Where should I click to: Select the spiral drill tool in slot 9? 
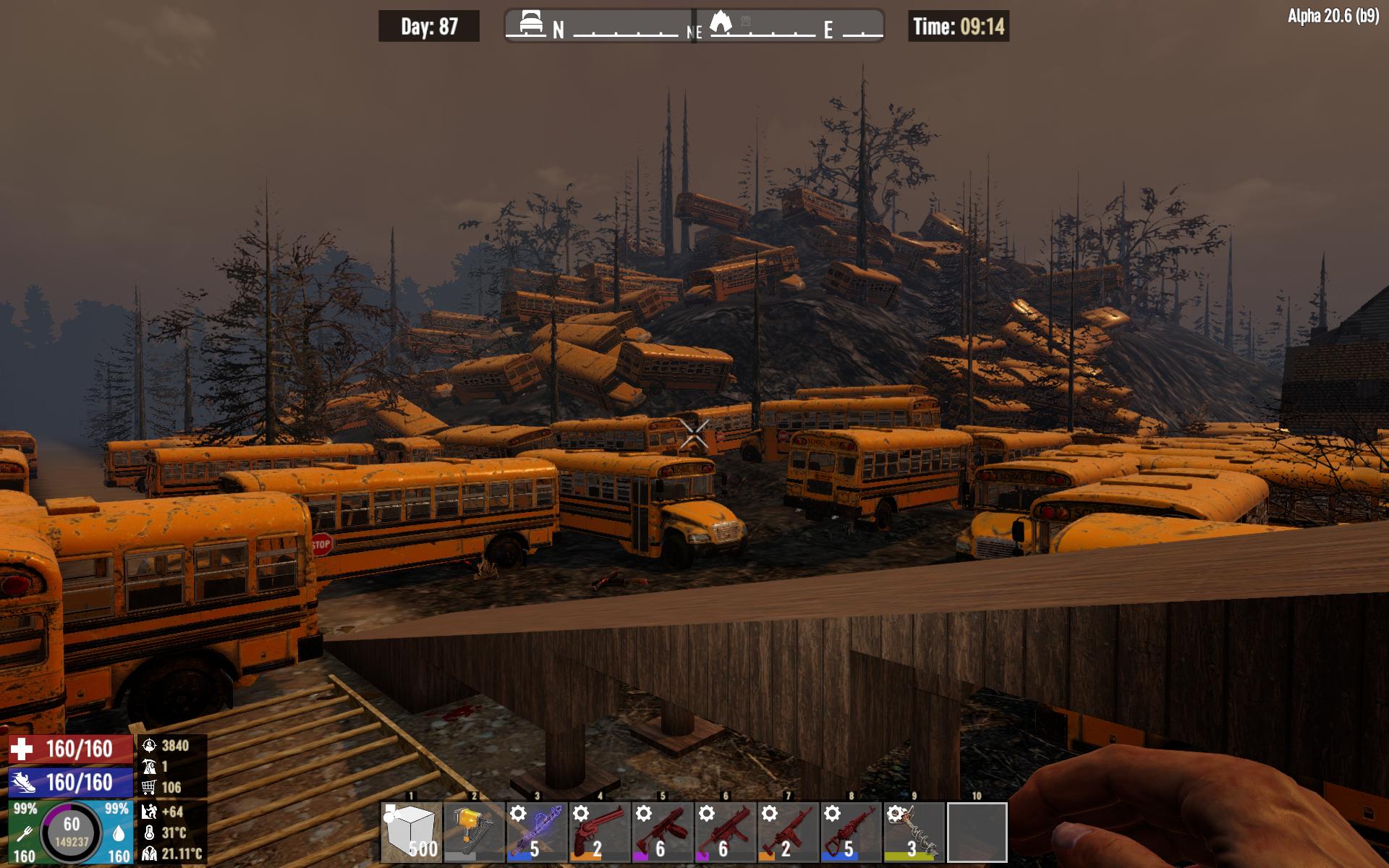coord(914,832)
